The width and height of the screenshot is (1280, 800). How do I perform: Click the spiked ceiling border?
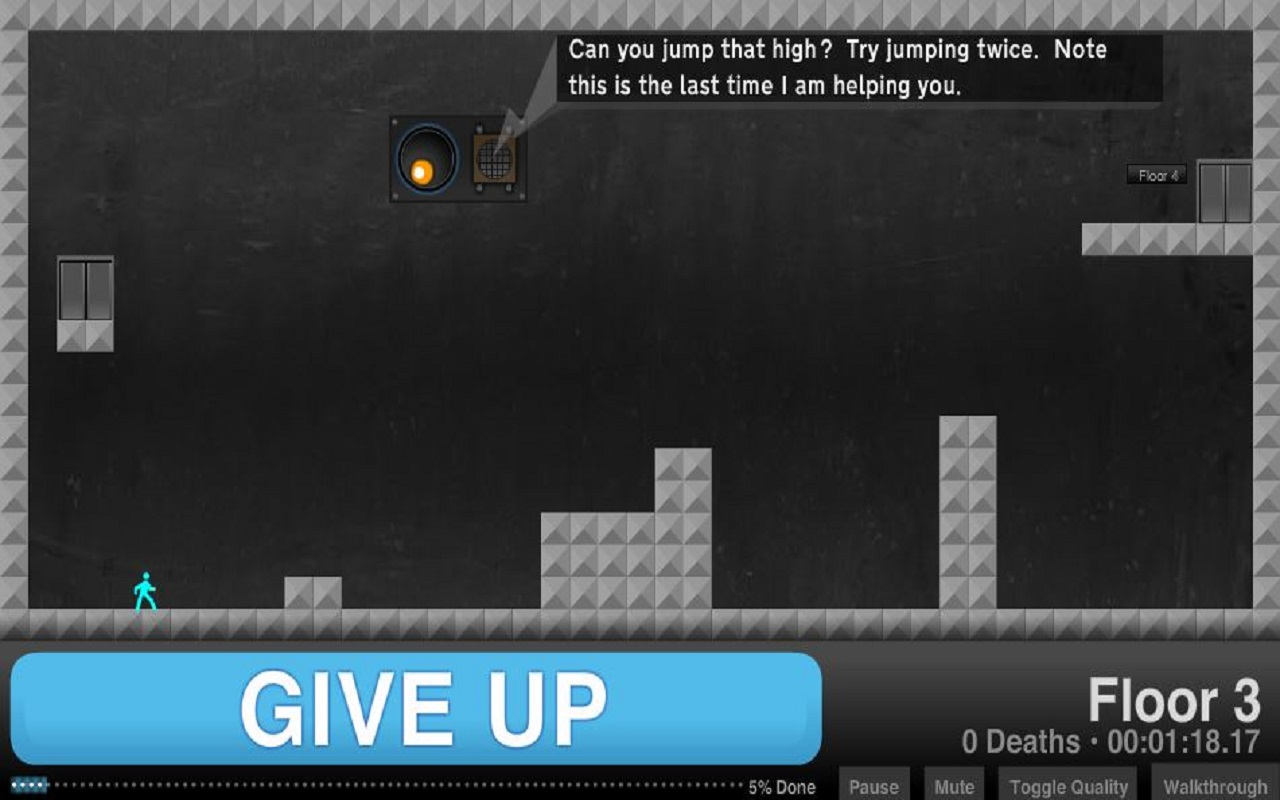(640, 15)
